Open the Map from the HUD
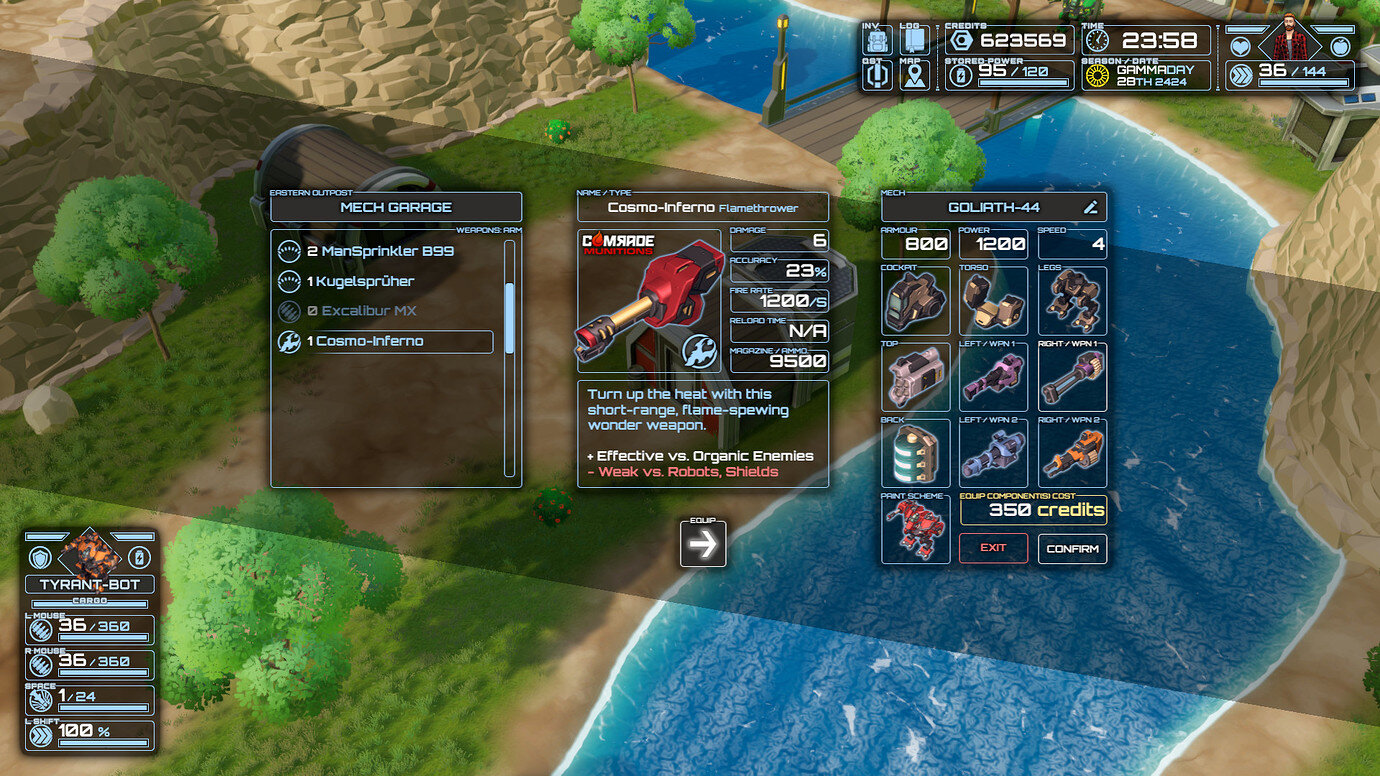 (x=913, y=75)
